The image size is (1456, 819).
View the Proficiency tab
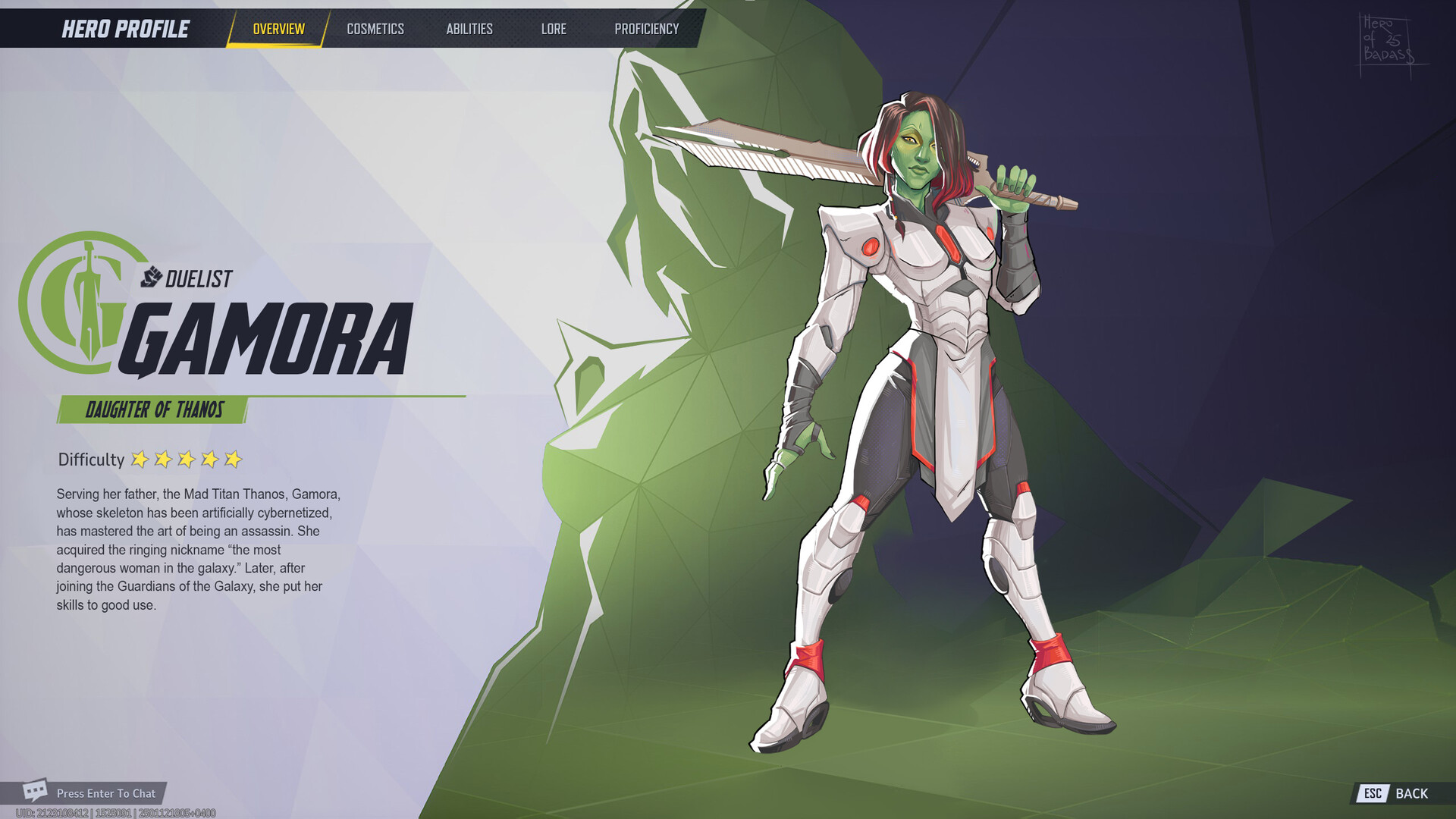click(x=646, y=29)
